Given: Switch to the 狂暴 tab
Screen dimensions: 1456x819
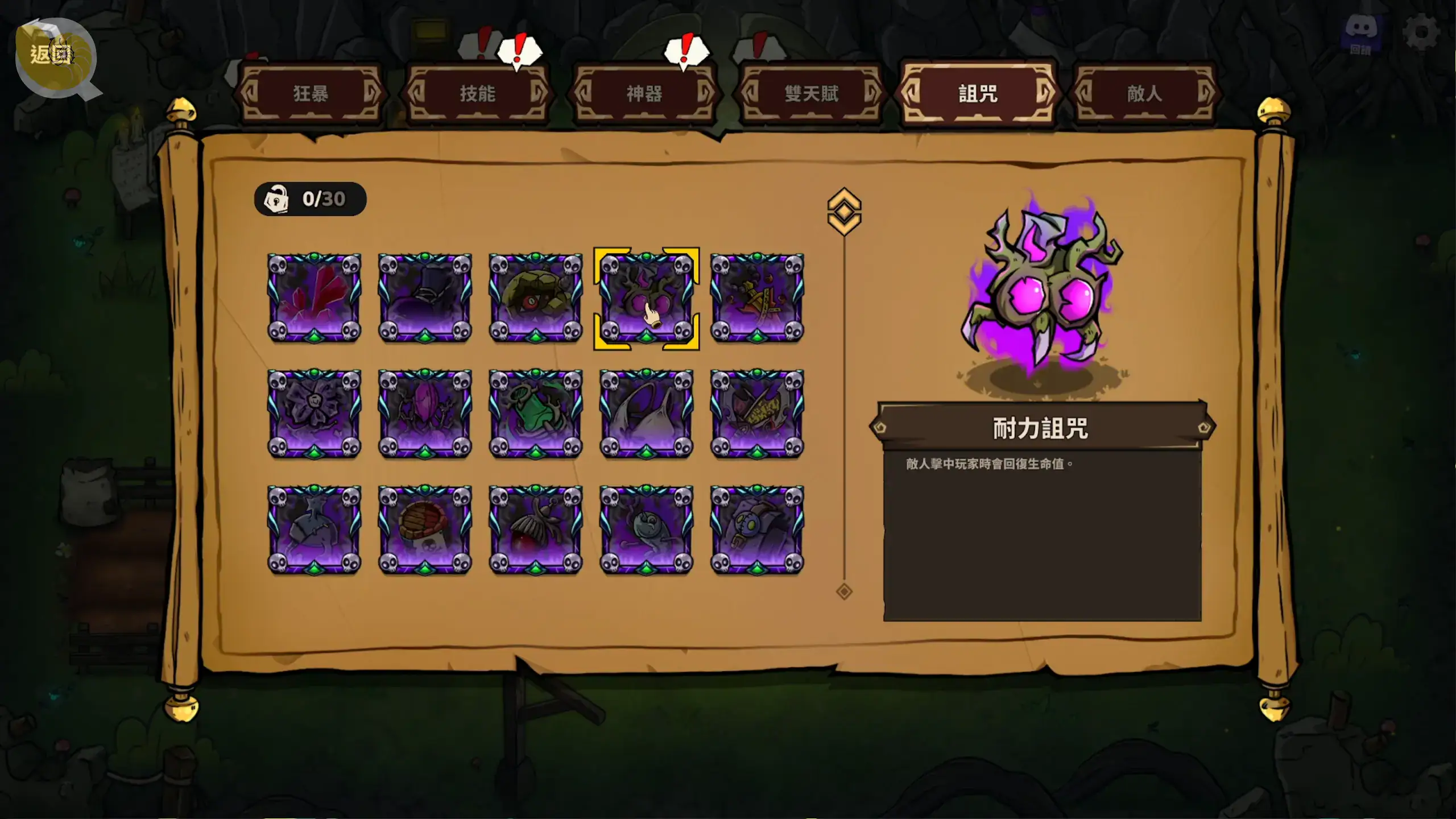Looking at the screenshot, I should pos(311,94).
